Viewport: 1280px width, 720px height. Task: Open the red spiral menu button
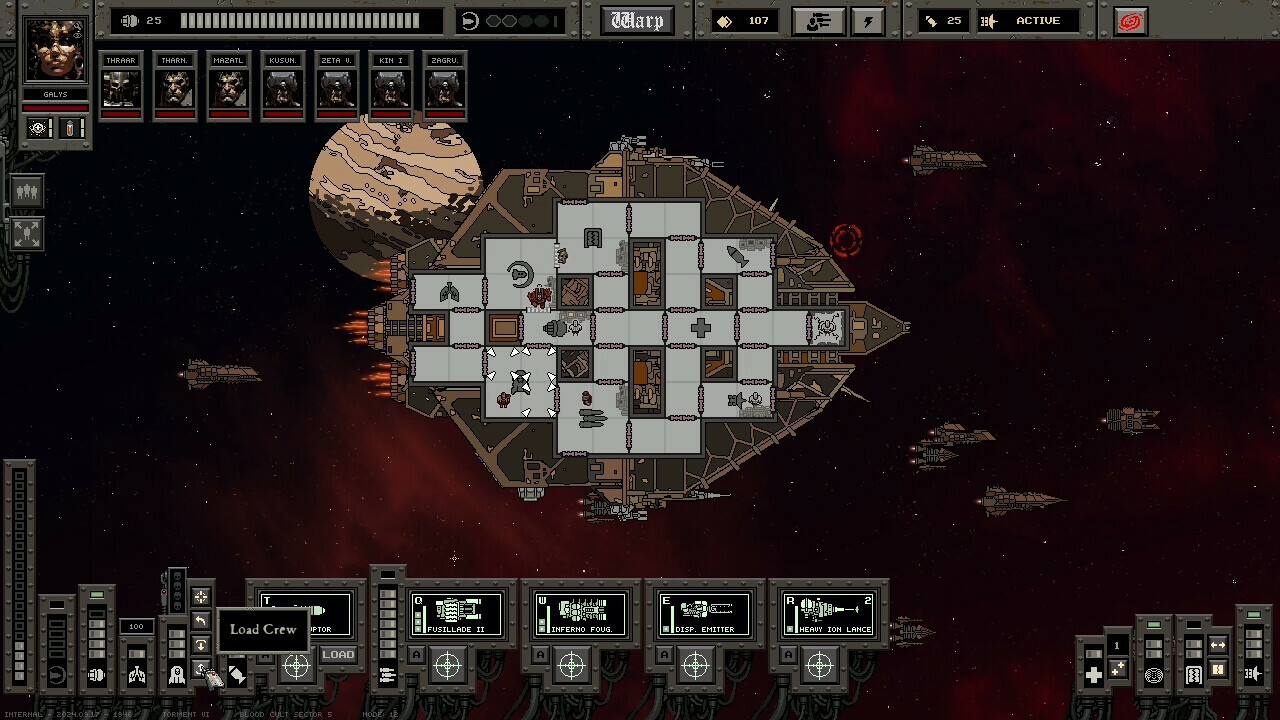click(1130, 21)
